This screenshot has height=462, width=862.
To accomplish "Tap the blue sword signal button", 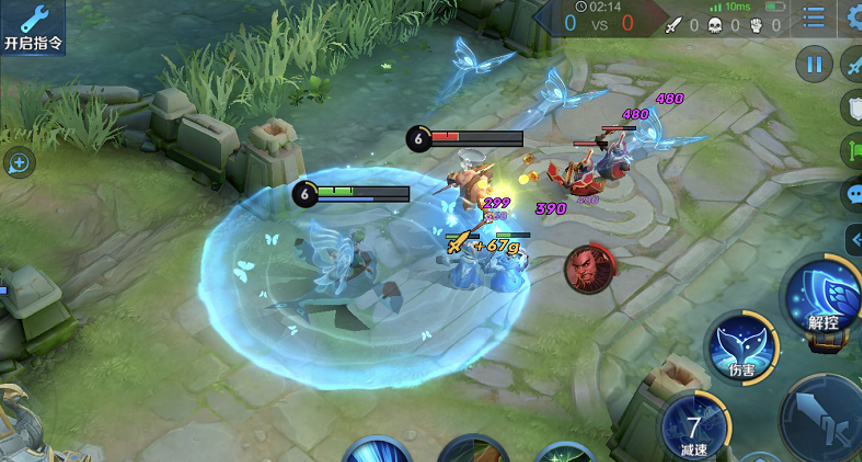I will 853,65.
